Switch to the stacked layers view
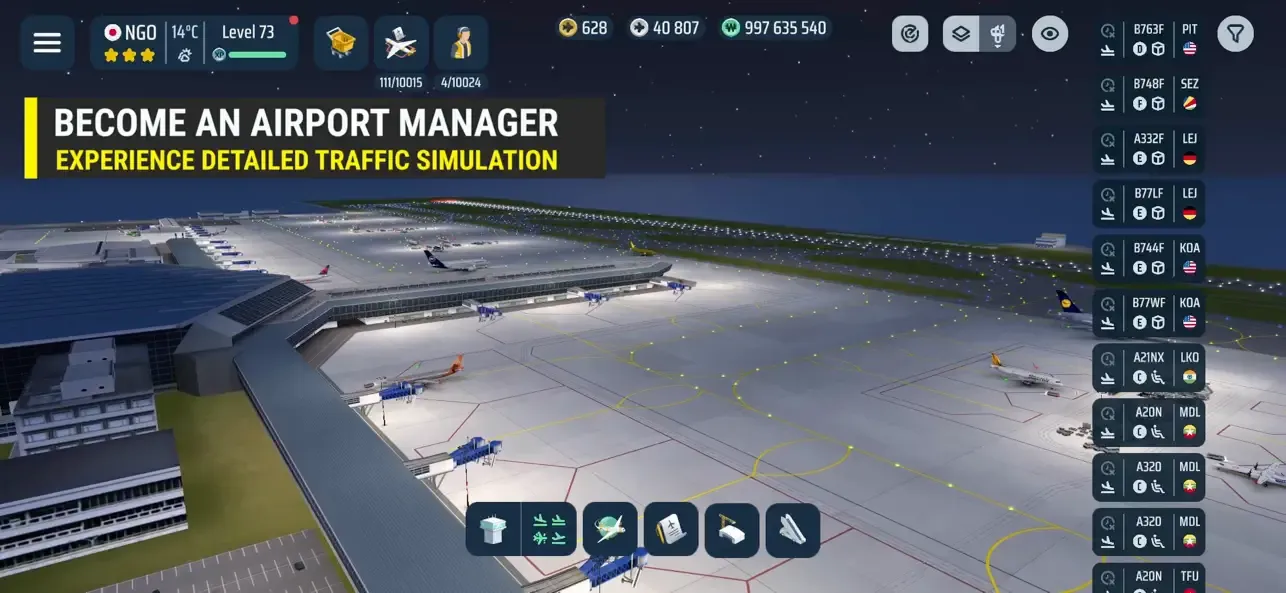This screenshot has height=593, width=1286. tap(961, 34)
